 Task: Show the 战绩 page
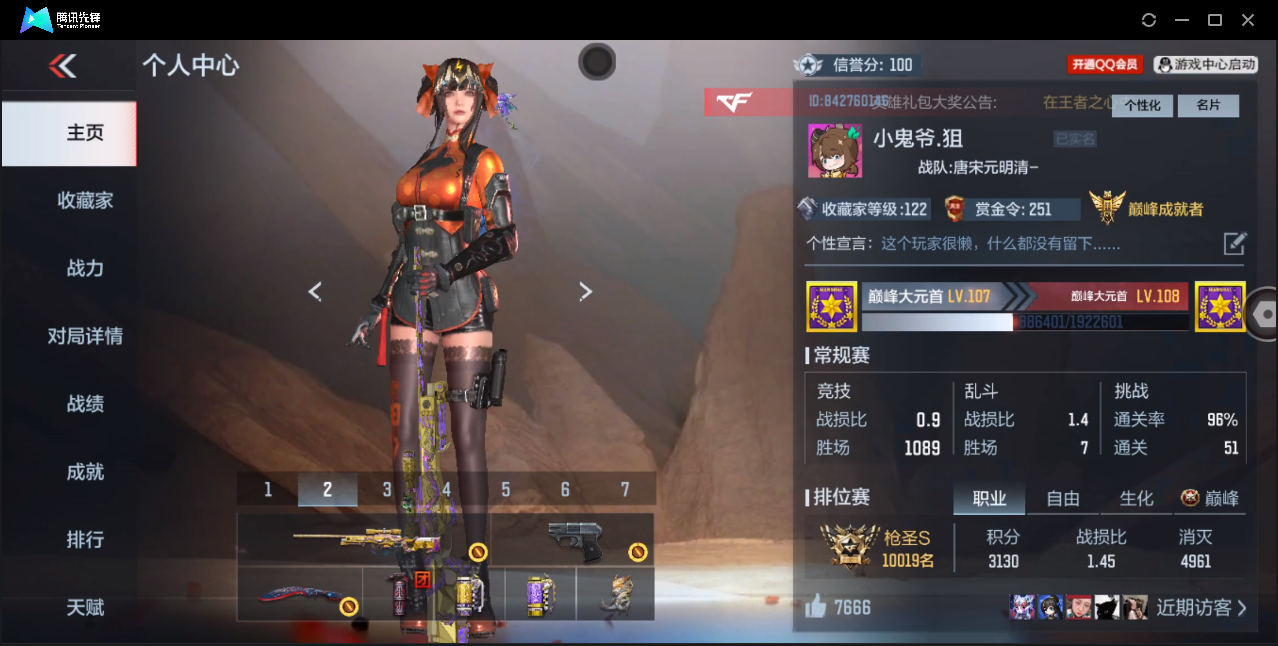[85, 404]
